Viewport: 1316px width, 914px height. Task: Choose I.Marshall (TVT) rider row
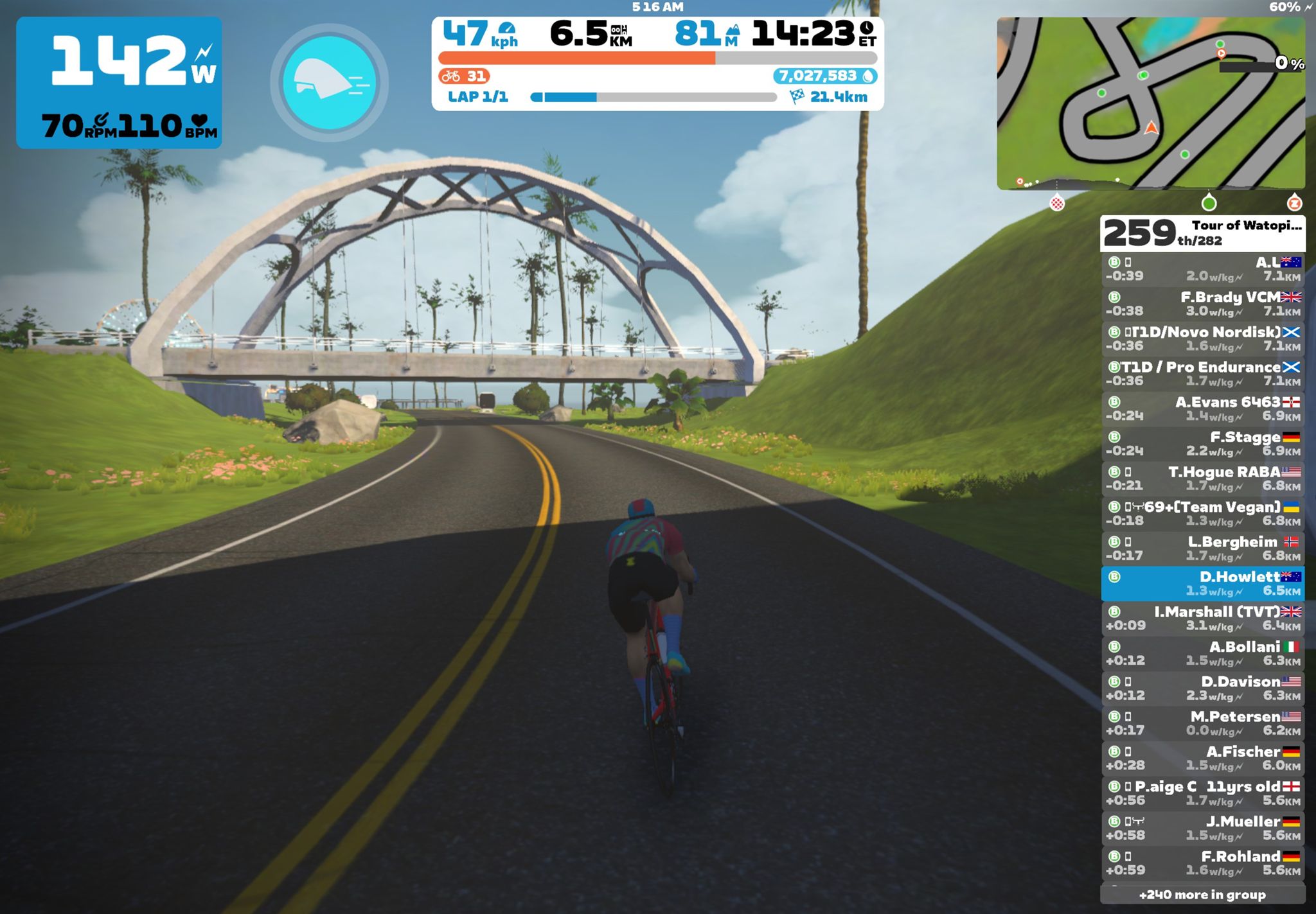point(1202,619)
